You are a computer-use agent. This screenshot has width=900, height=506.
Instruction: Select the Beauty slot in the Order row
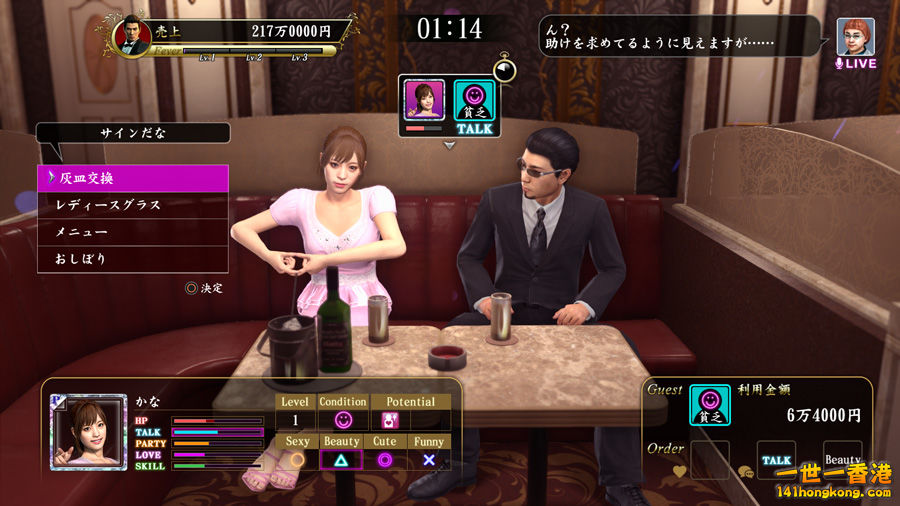[x=842, y=459]
